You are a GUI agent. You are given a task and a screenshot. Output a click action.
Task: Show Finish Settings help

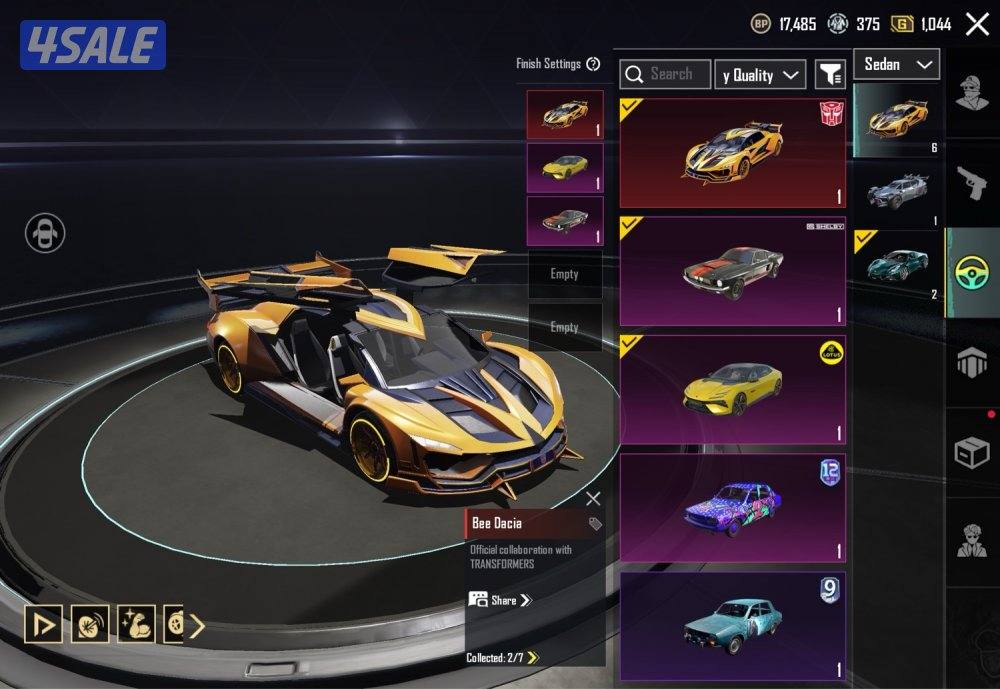593,64
